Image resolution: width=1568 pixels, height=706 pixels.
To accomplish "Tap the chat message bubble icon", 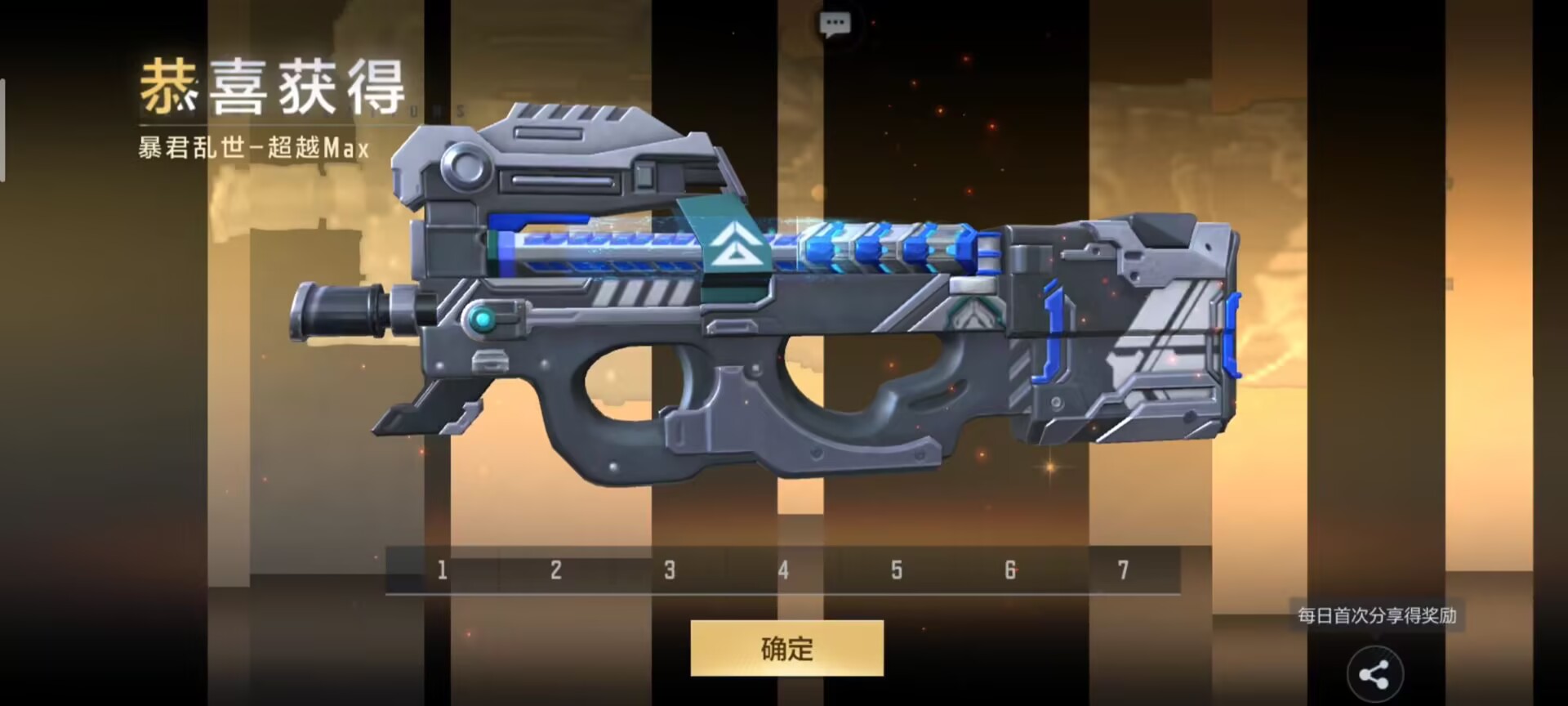I will [x=835, y=23].
